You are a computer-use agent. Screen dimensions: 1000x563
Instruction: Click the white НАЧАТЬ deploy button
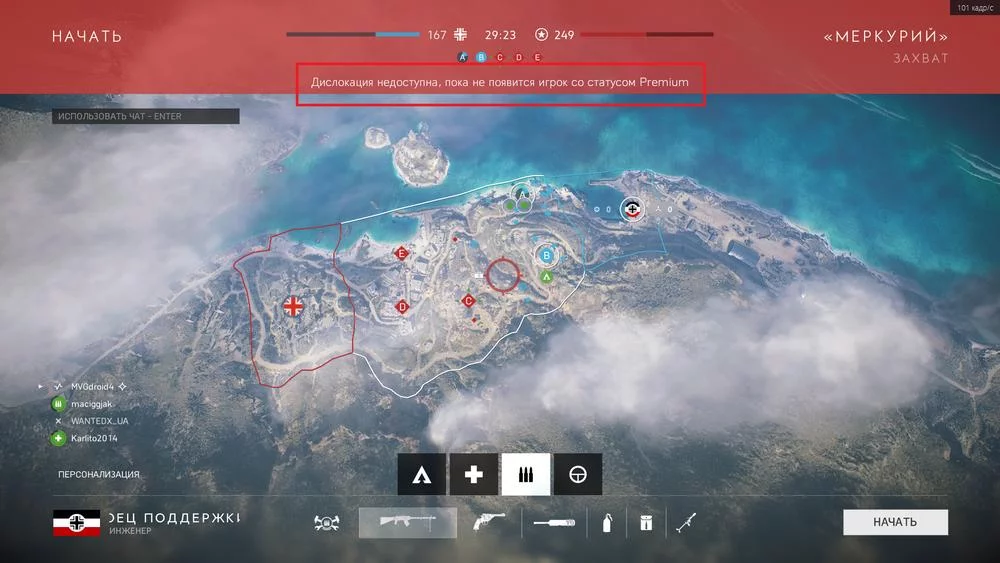coord(895,522)
